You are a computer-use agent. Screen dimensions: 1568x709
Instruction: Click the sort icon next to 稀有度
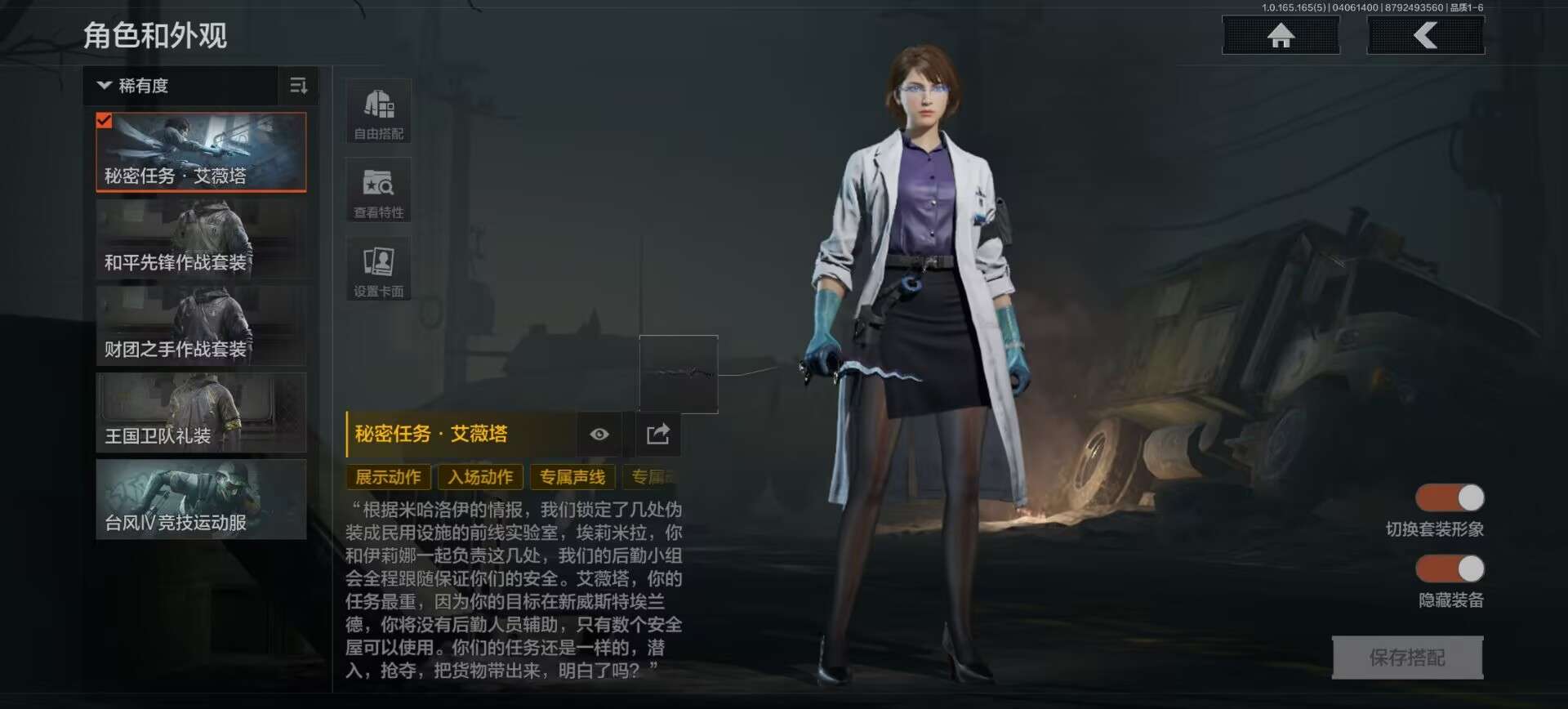299,85
